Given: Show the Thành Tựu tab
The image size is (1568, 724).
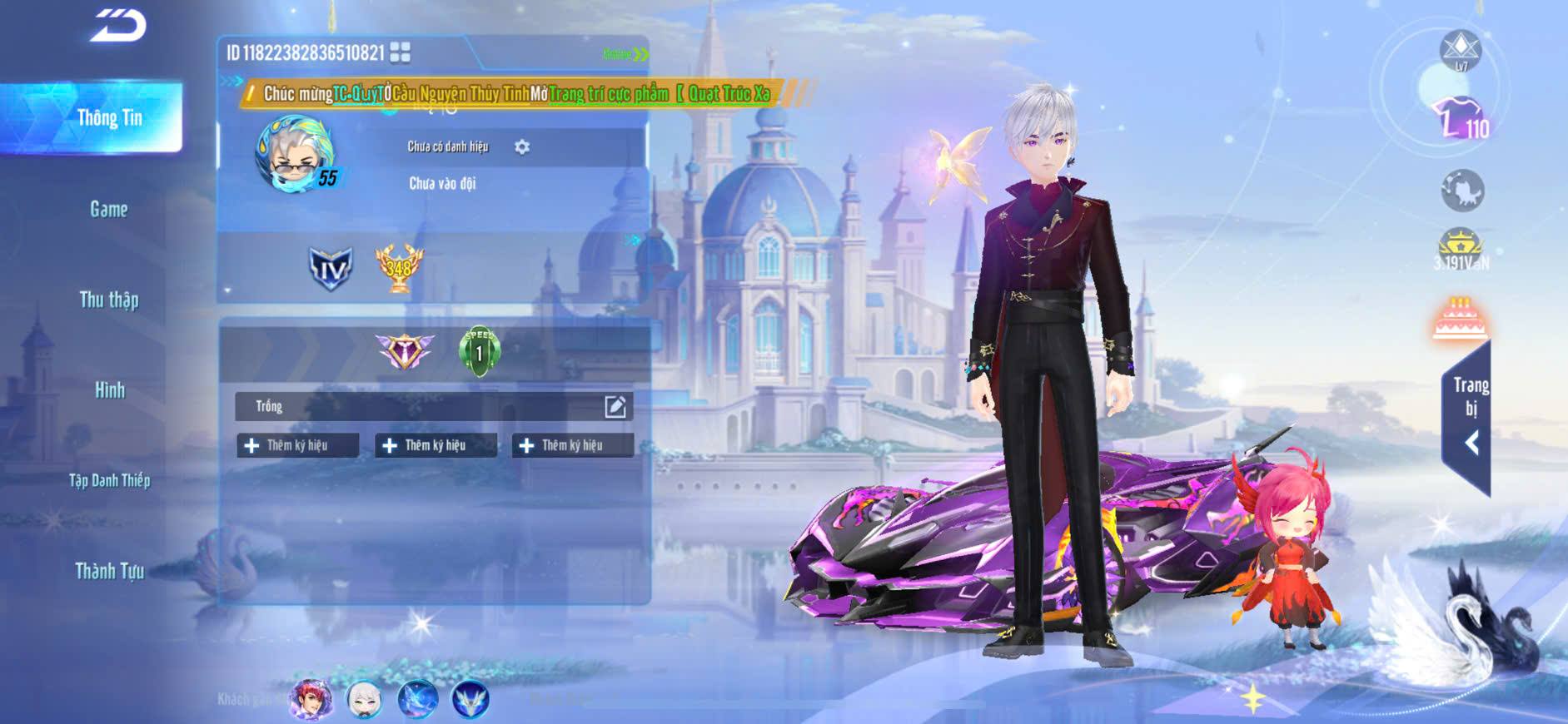Looking at the screenshot, I should pyautogui.click(x=109, y=571).
